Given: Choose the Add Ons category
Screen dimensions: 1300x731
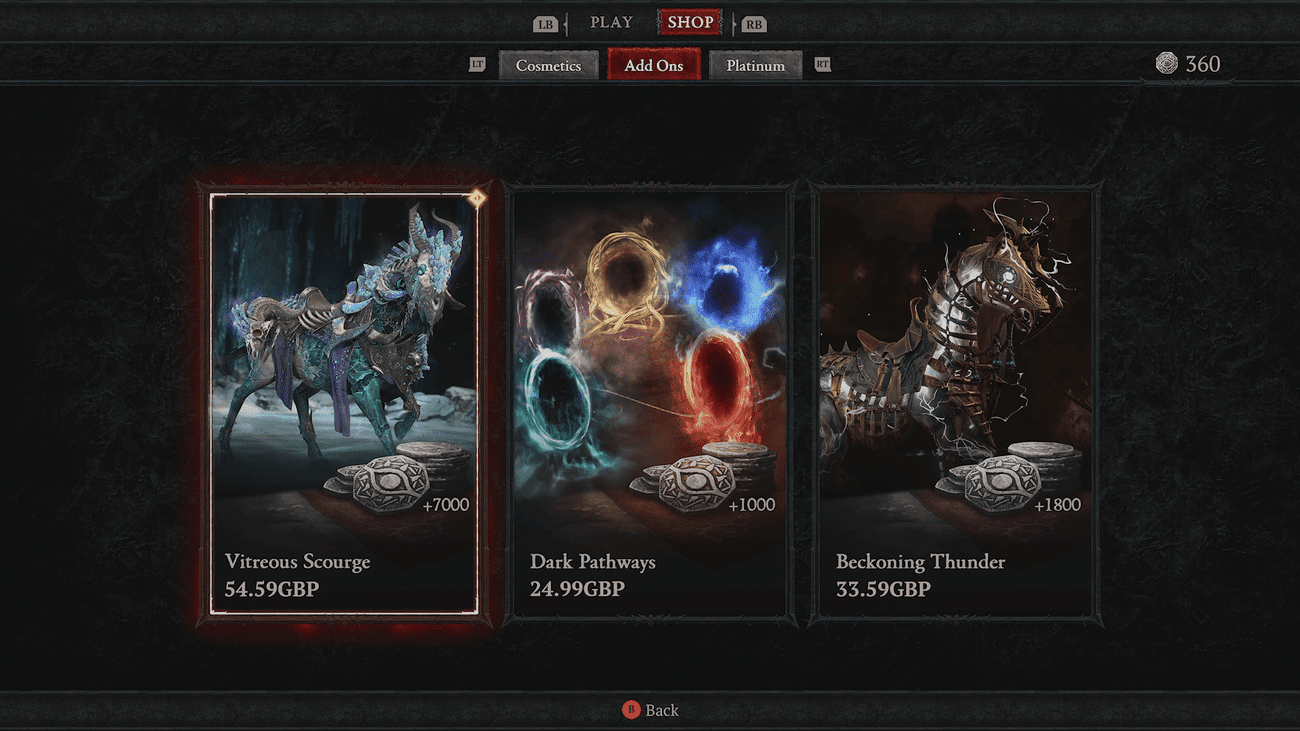Looking at the screenshot, I should tap(654, 66).
